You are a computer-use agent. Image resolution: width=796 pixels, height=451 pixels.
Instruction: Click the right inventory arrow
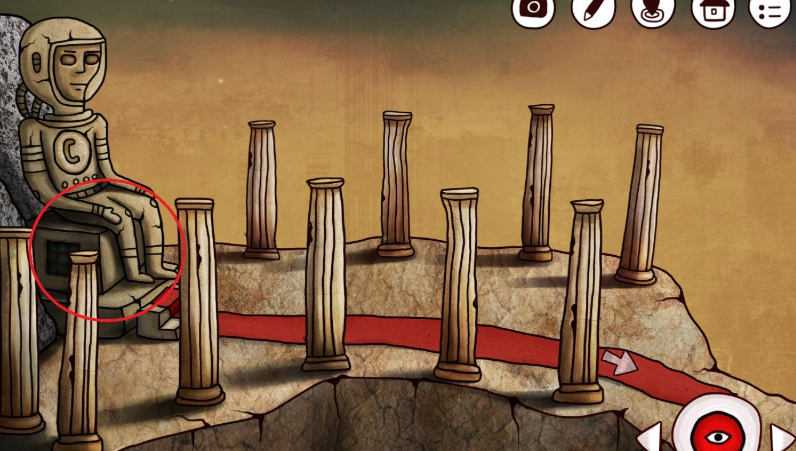[x=781, y=437]
